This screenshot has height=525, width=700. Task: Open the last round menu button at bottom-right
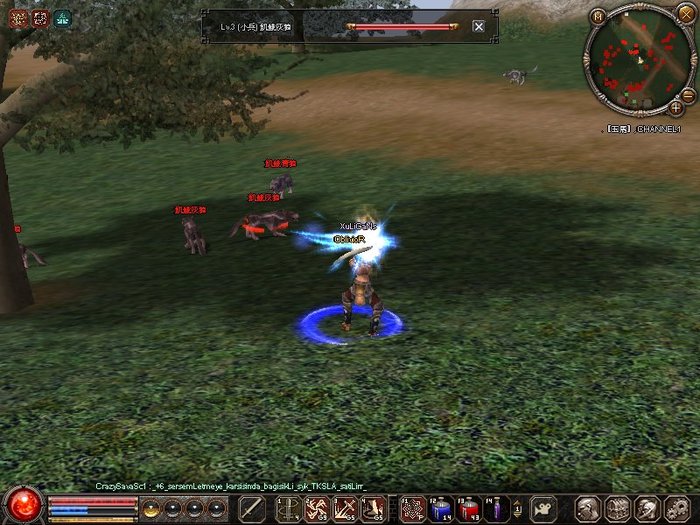pos(677,508)
